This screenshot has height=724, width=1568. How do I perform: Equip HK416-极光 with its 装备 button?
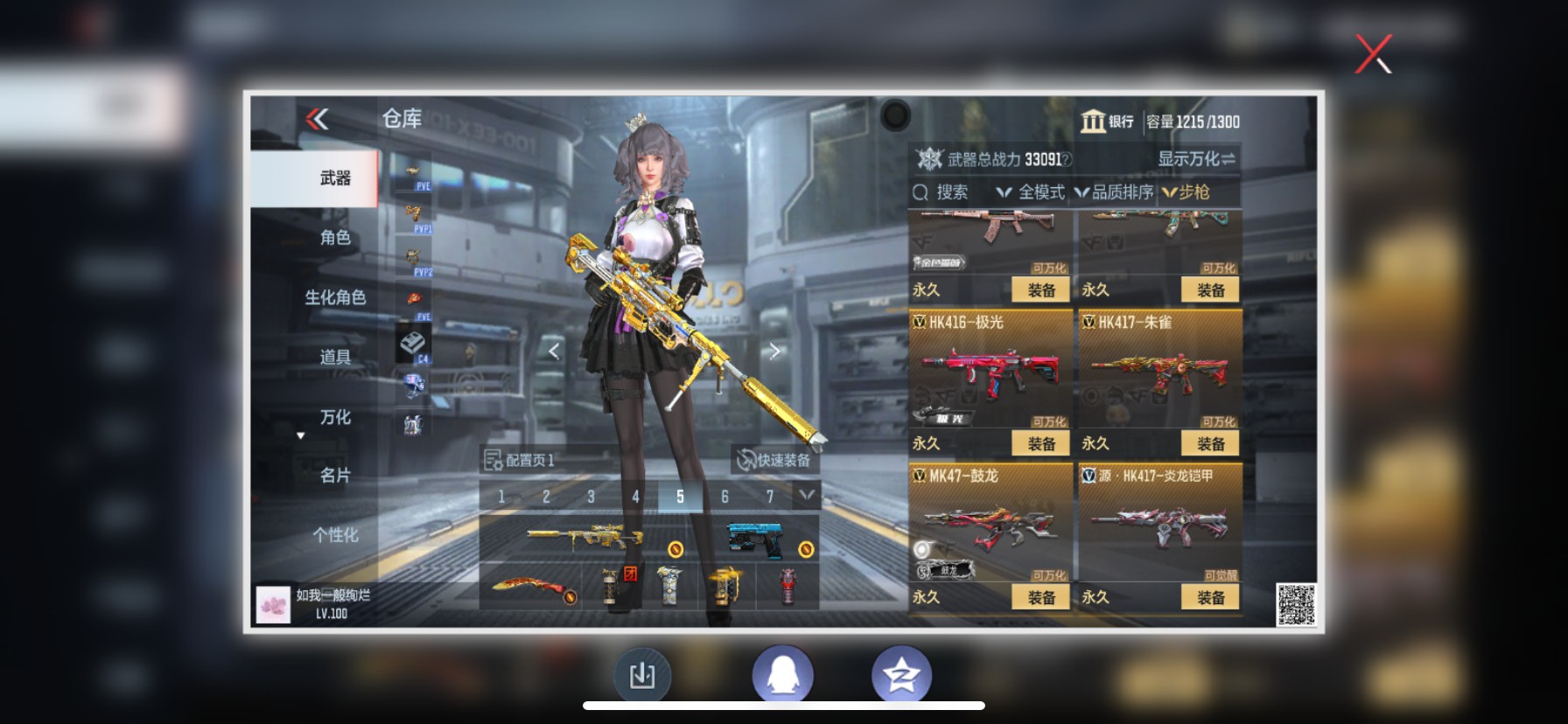(1040, 443)
